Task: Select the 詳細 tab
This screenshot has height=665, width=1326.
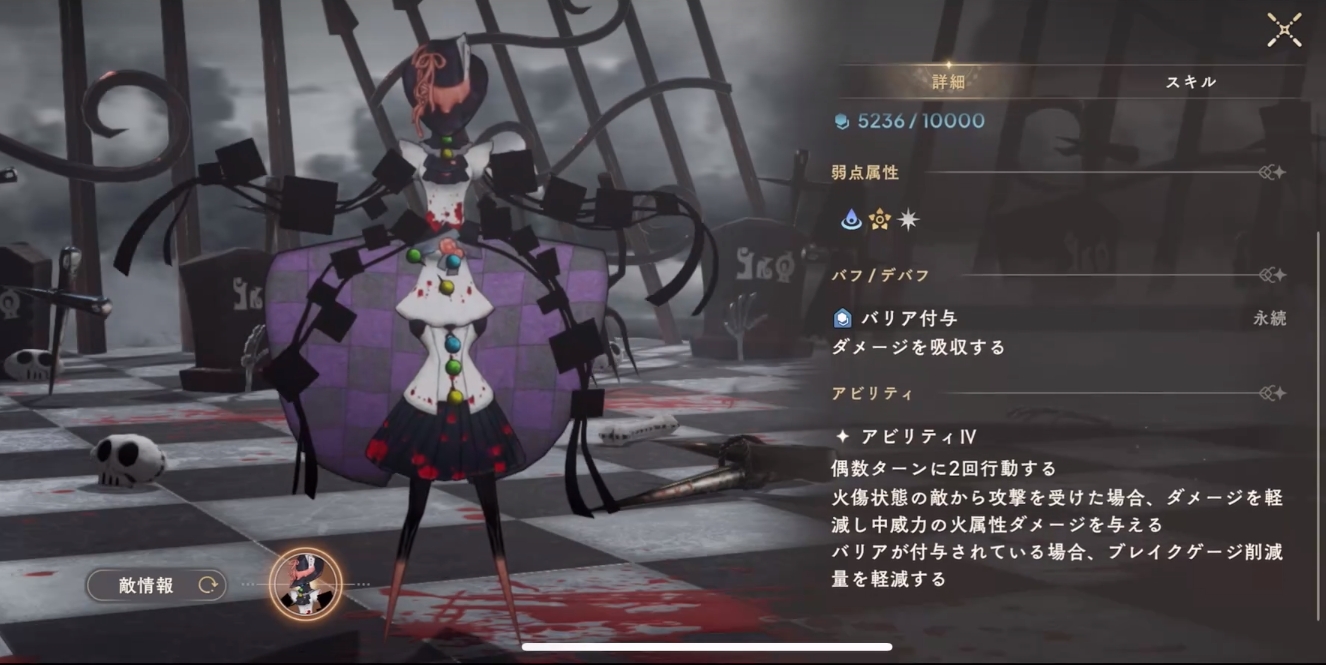Action: click(948, 82)
